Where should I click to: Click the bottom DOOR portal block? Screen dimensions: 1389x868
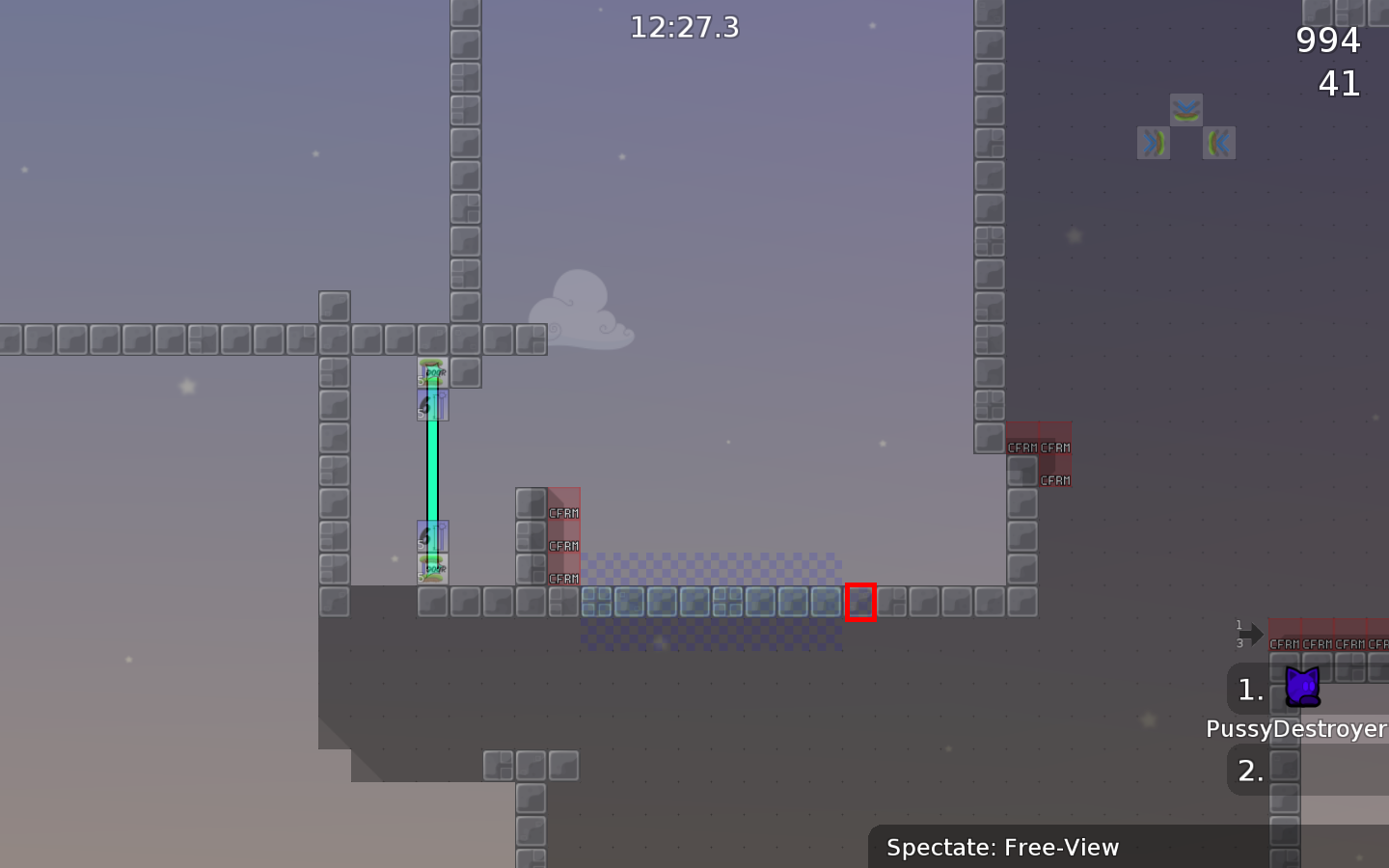coord(434,570)
